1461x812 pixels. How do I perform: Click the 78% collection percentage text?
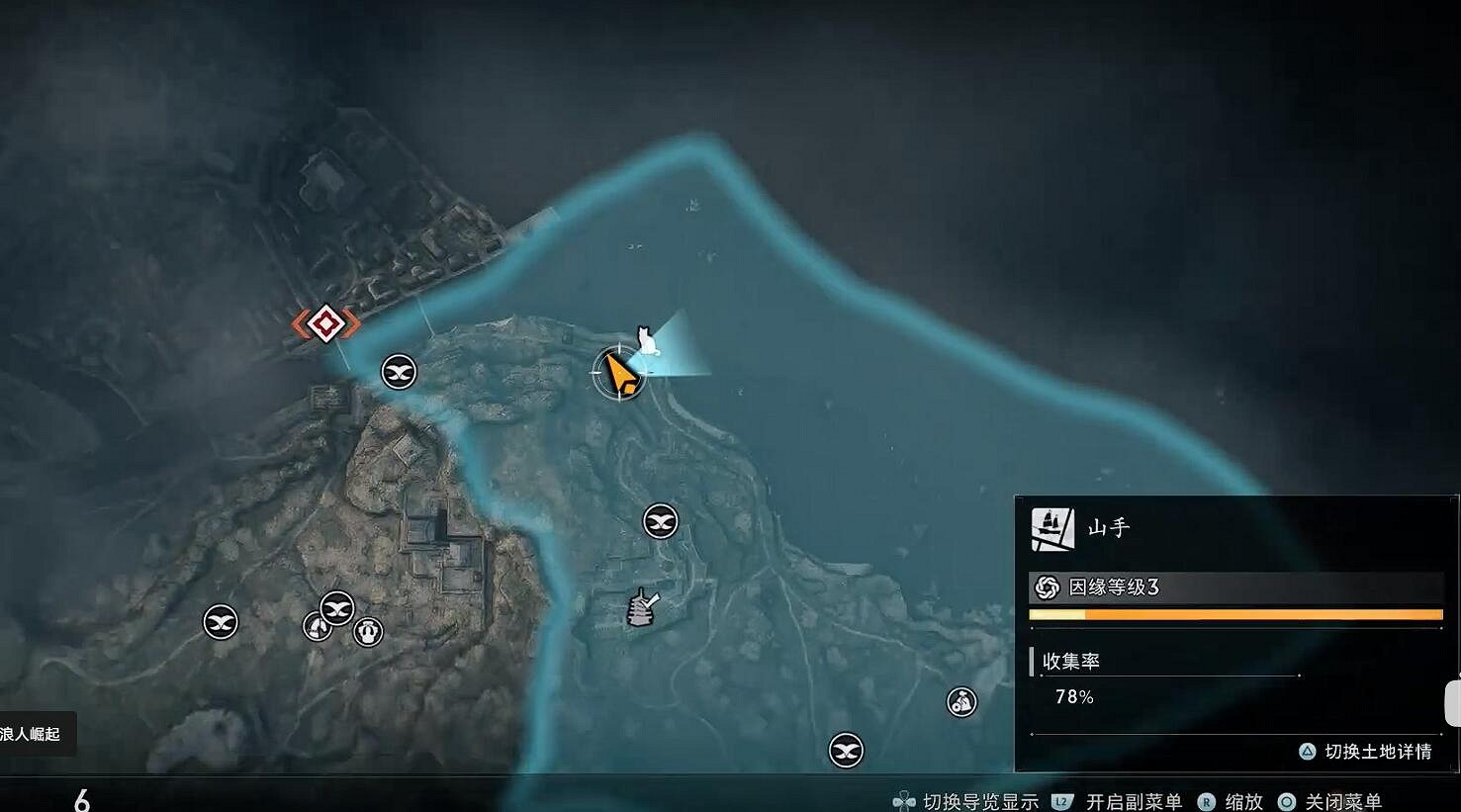point(1075,696)
